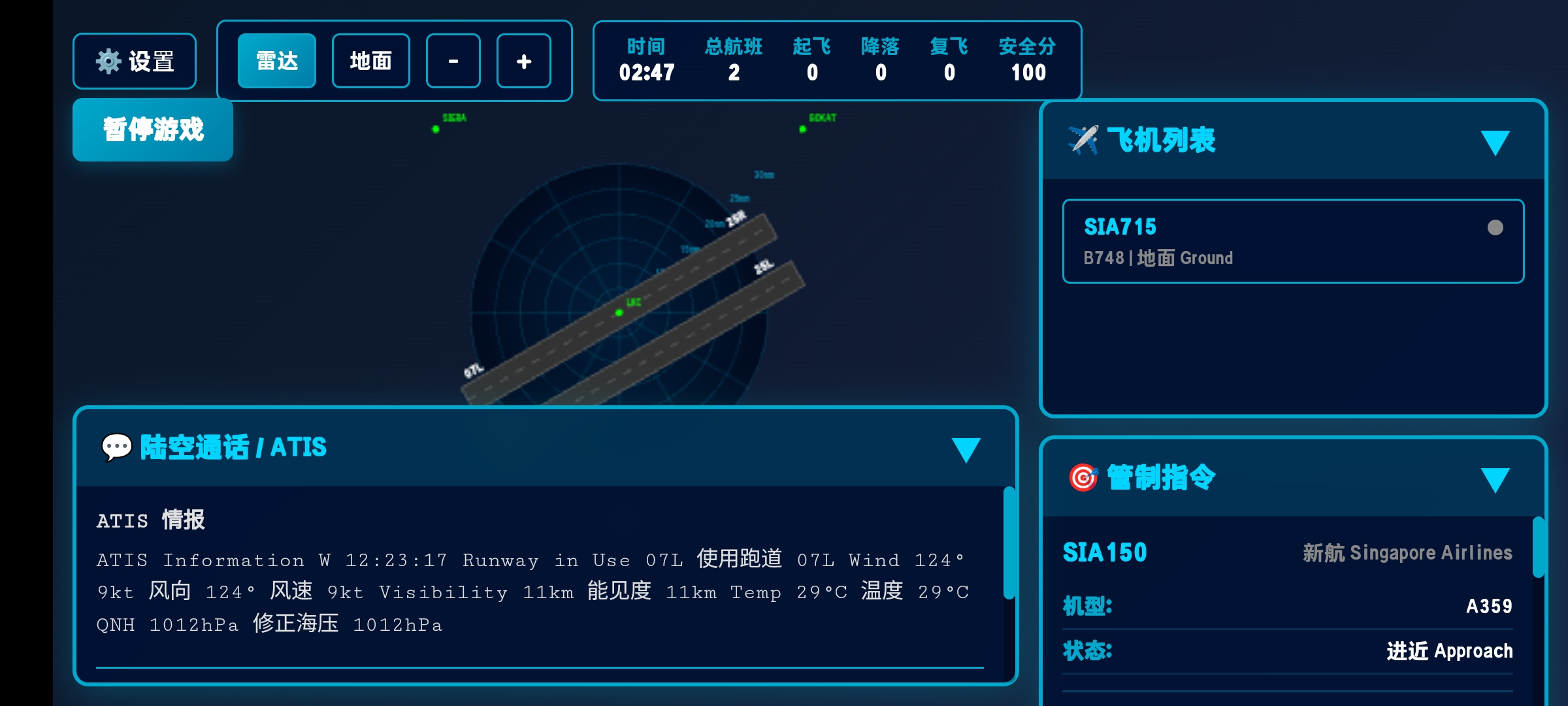Image resolution: width=1568 pixels, height=706 pixels.
Task: Collapse the 陆空通话 / ATIS panel
Action: point(966,450)
